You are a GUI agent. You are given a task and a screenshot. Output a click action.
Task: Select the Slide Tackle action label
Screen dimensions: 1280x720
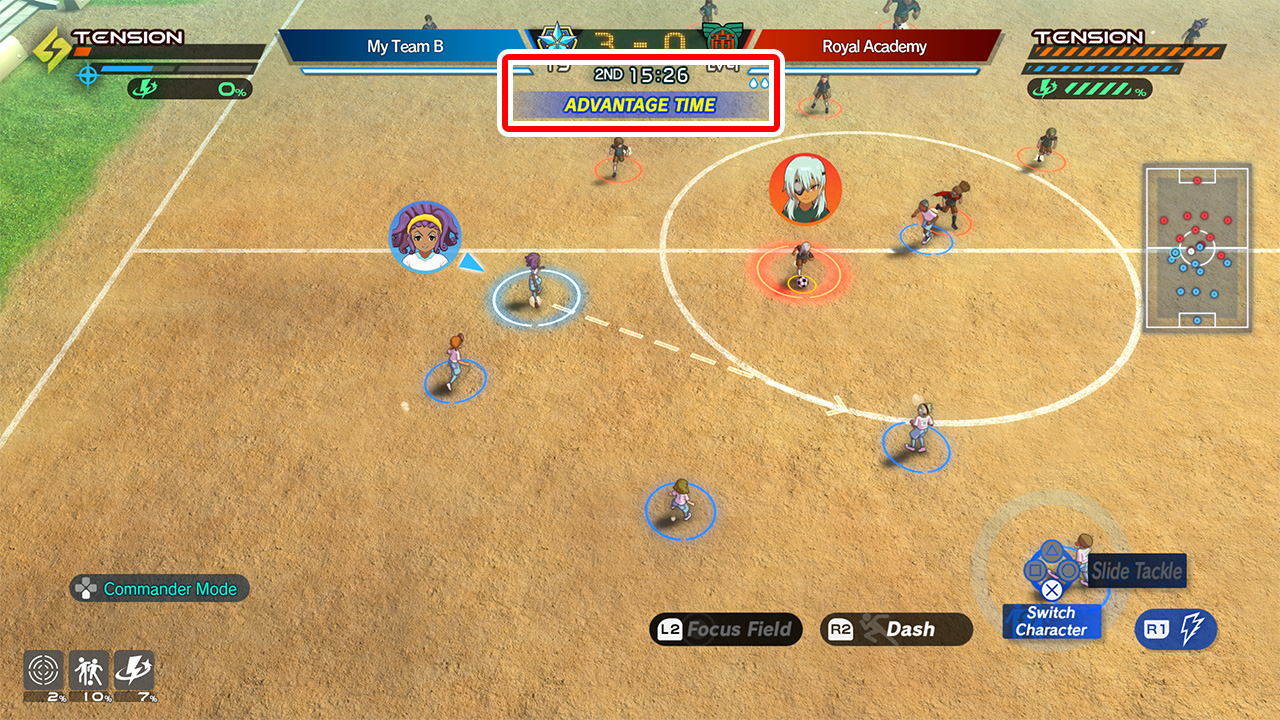coord(1136,571)
